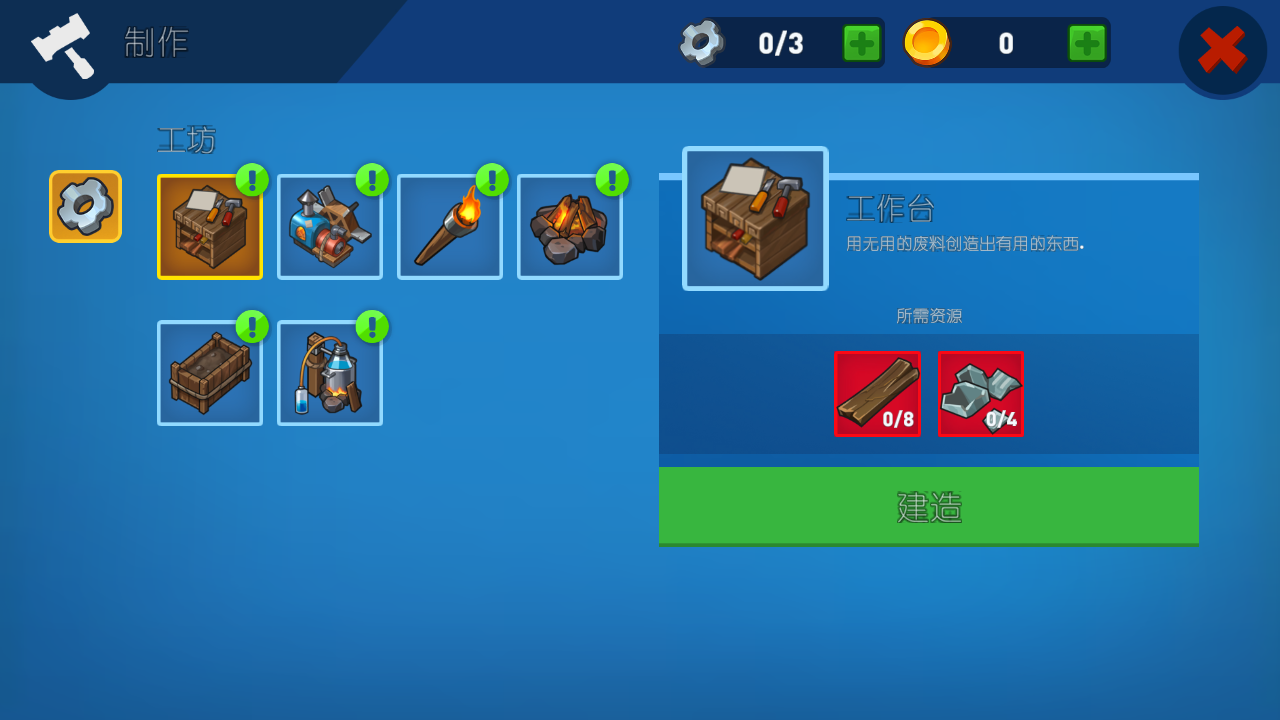
Task: Close the crafting menu with the red X
Action: pos(1222,50)
